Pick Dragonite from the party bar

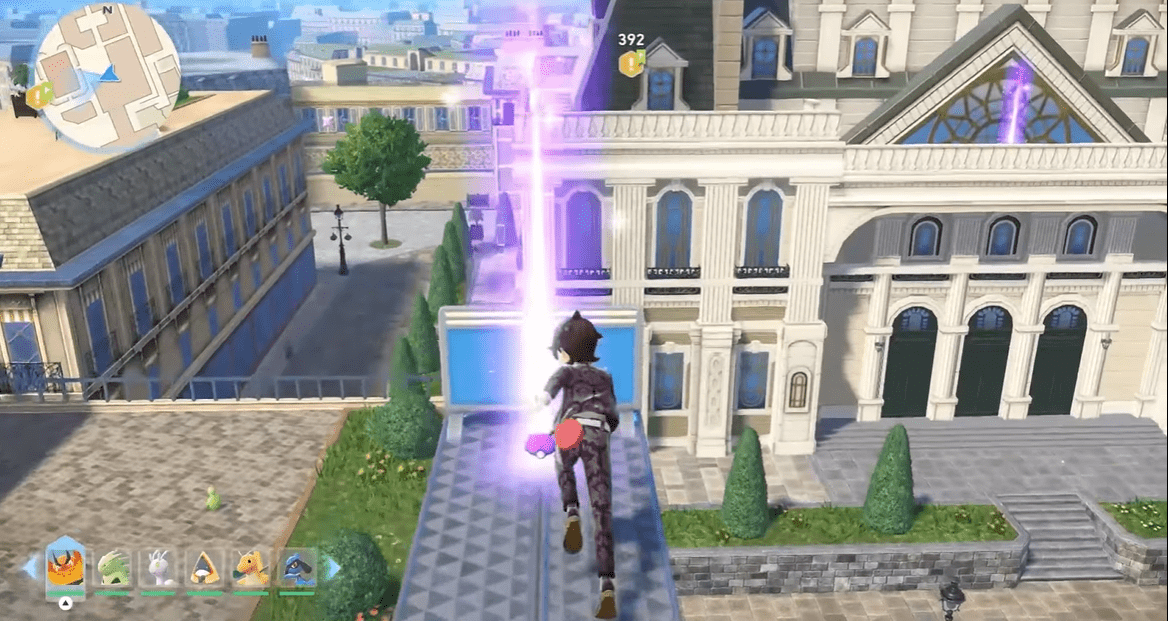[x=251, y=569]
